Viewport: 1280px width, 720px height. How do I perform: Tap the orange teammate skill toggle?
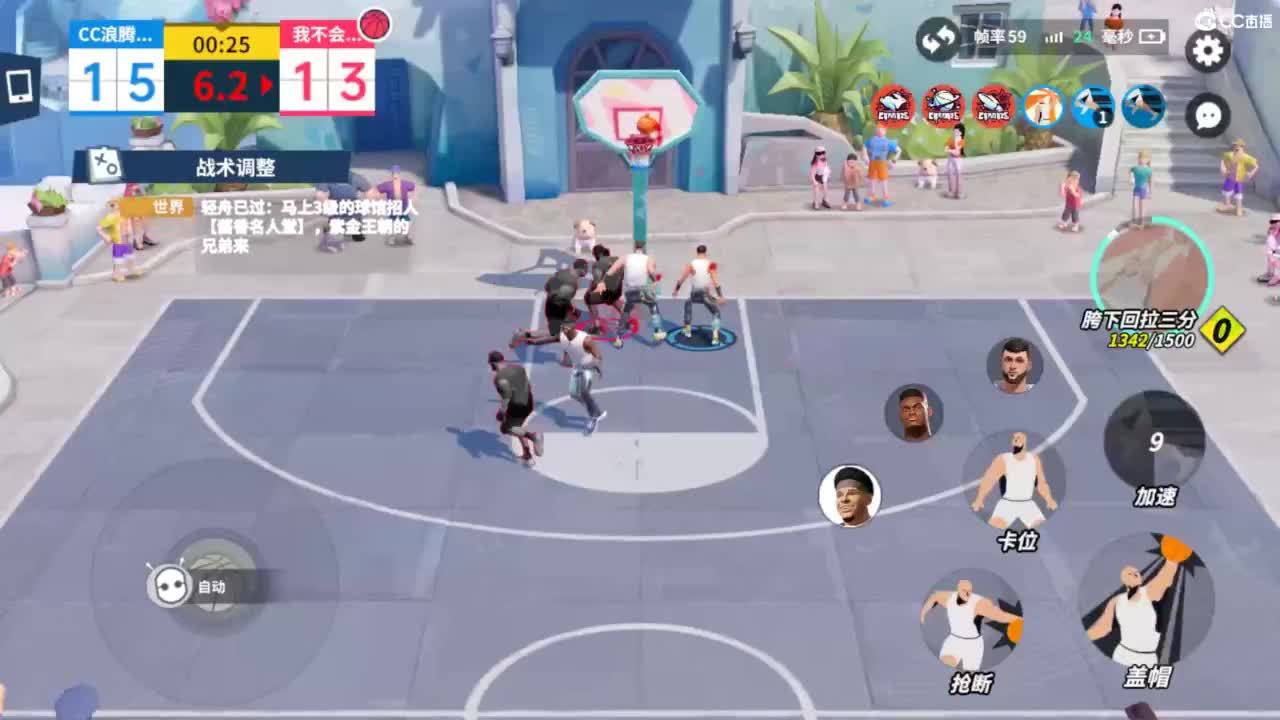pyautogui.click(x=1044, y=105)
